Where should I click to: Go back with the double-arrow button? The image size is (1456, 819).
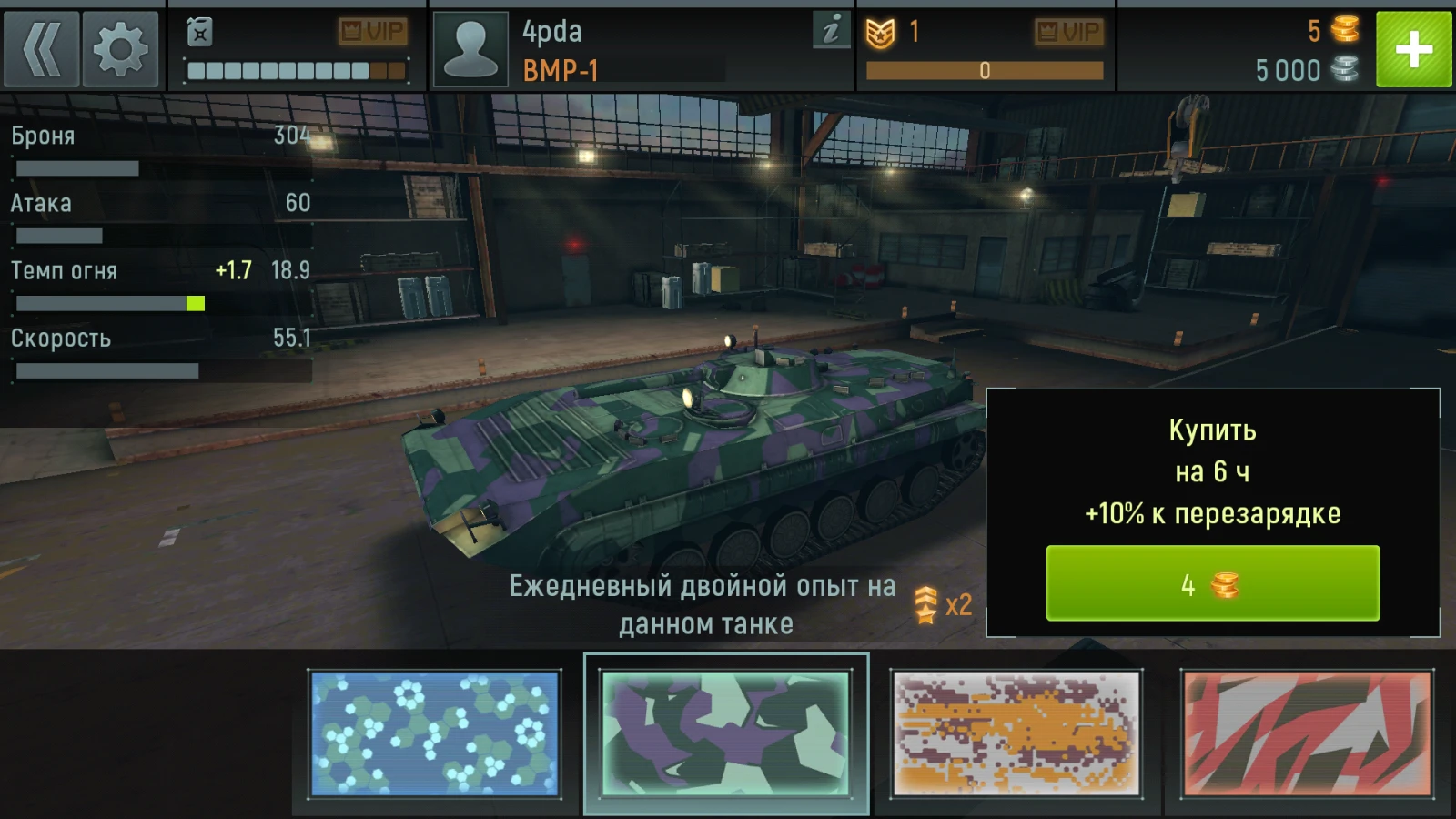[x=41, y=49]
